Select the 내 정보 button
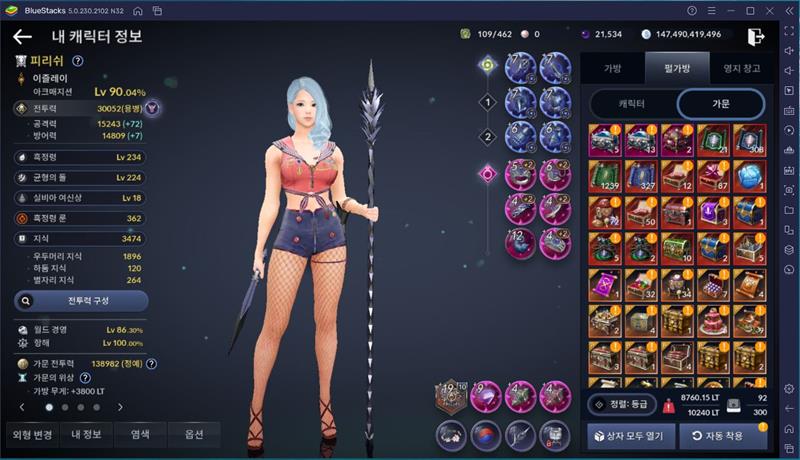 tap(85, 434)
